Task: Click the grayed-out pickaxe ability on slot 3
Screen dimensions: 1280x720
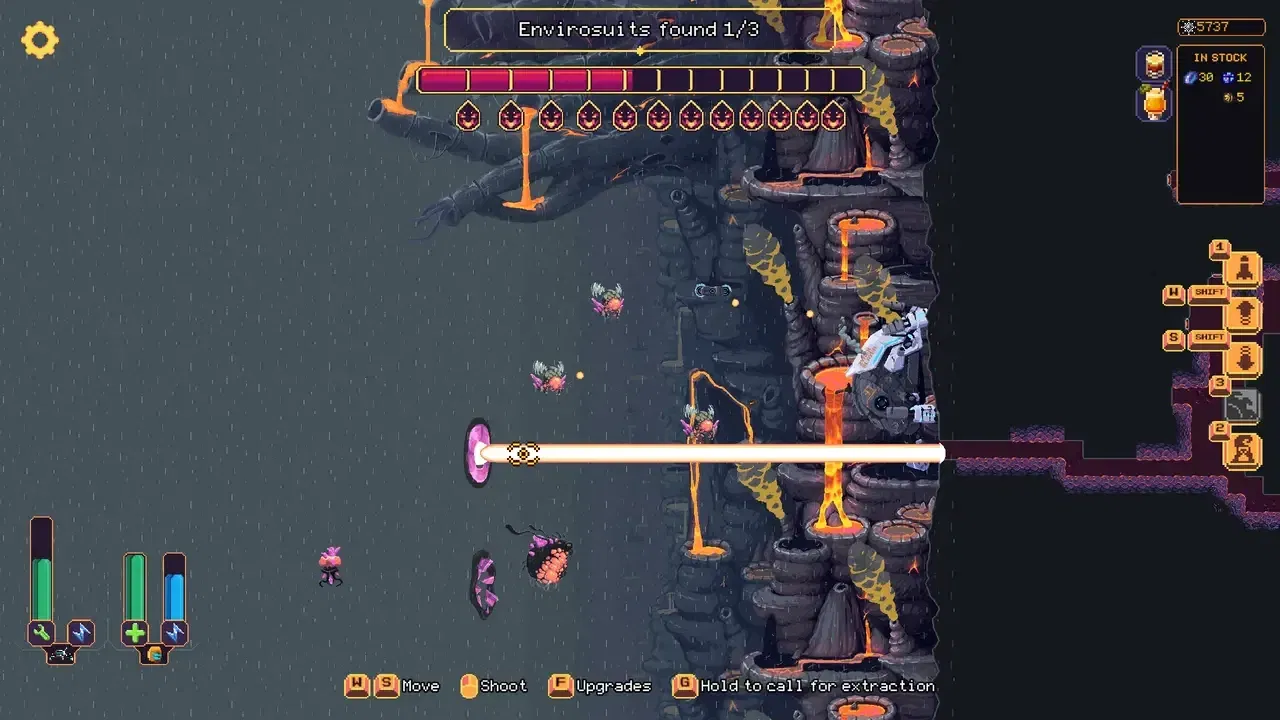Action: 1242,403
